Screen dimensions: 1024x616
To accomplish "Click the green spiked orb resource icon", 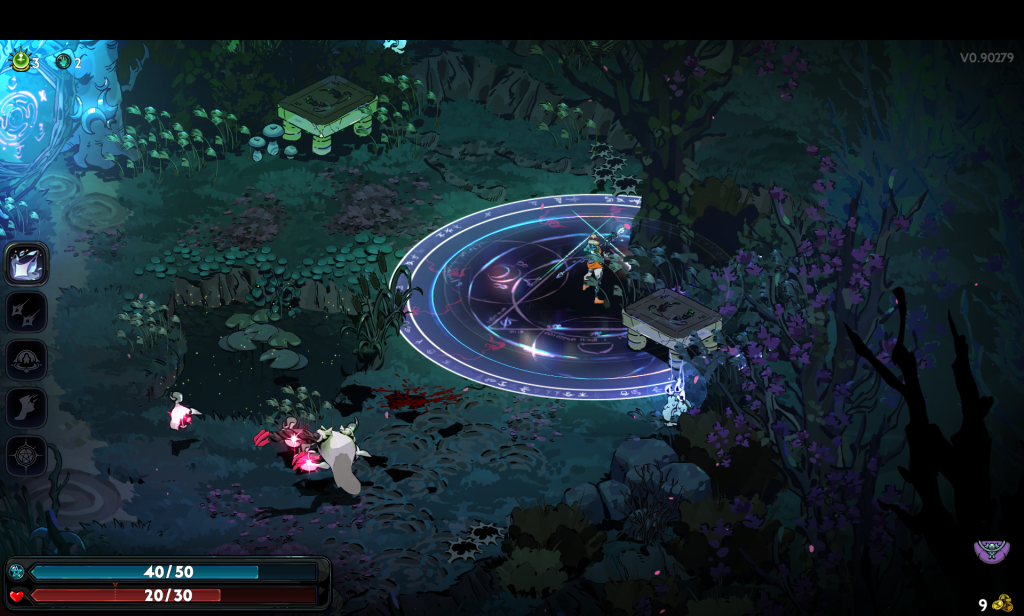I will (19, 62).
